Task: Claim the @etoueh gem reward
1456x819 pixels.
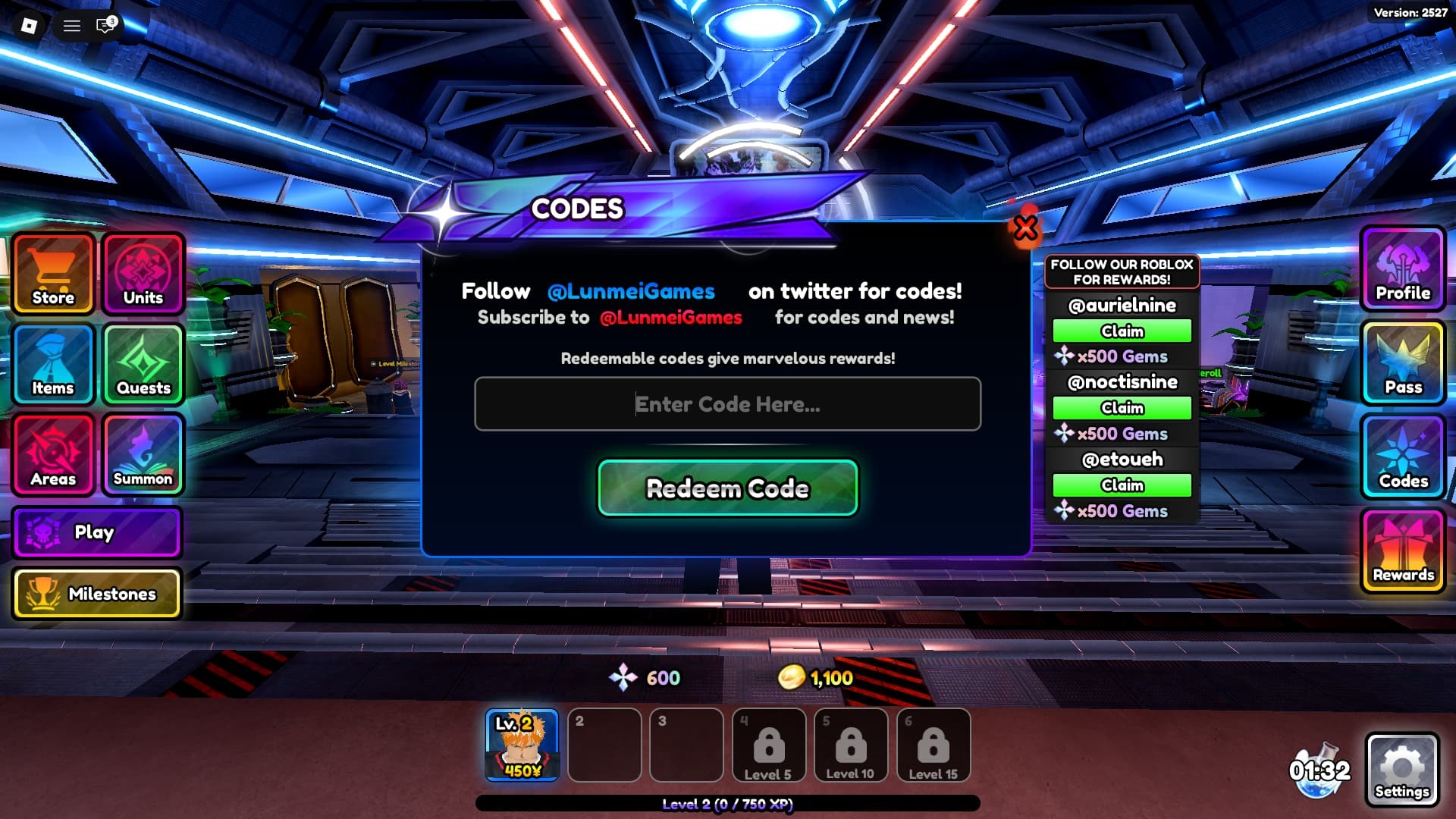Action: click(1122, 485)
